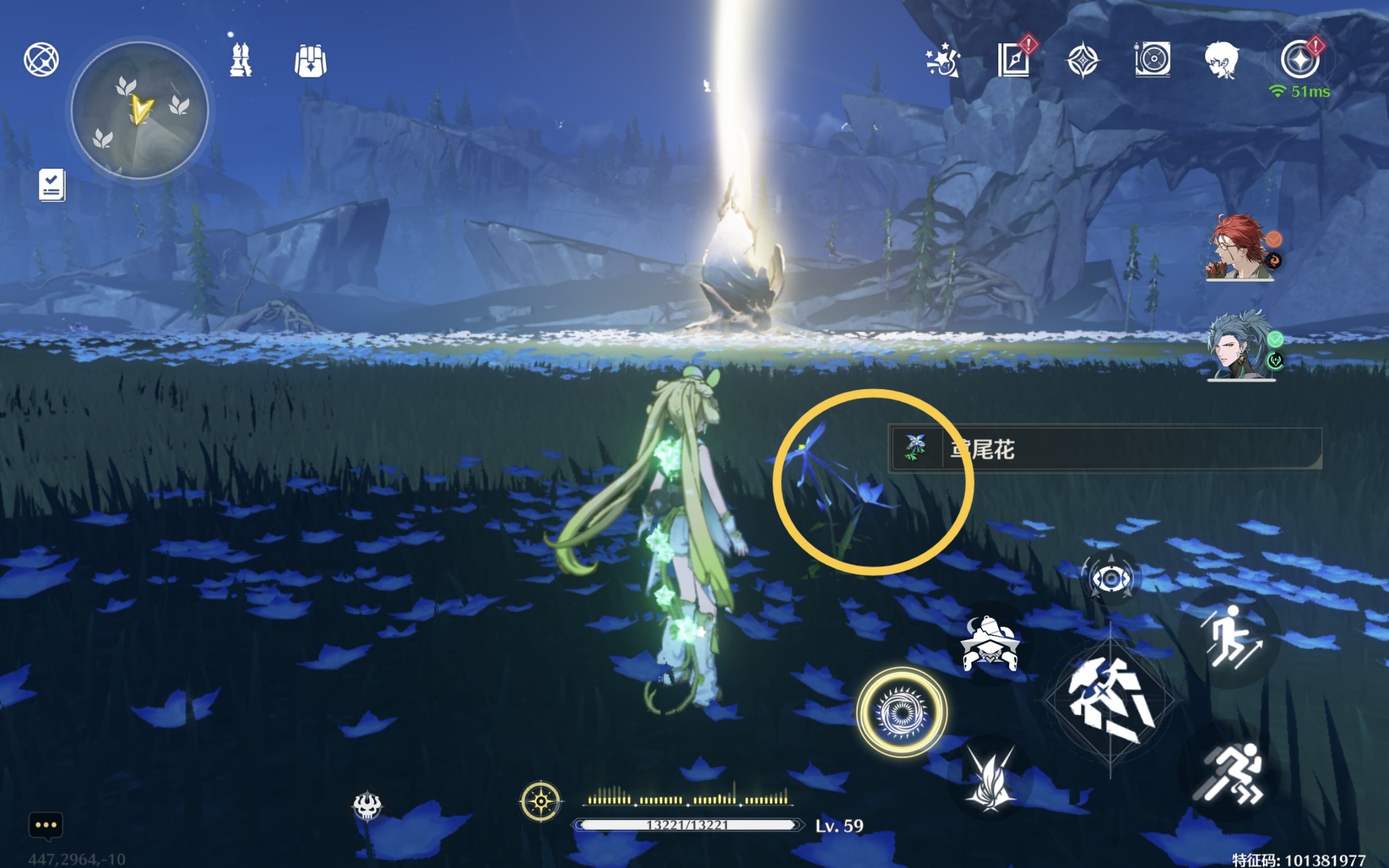The image size is (1389, 868).
Task: Activate the eye-shaped utility gadget button
Action: coord(1111,578)
